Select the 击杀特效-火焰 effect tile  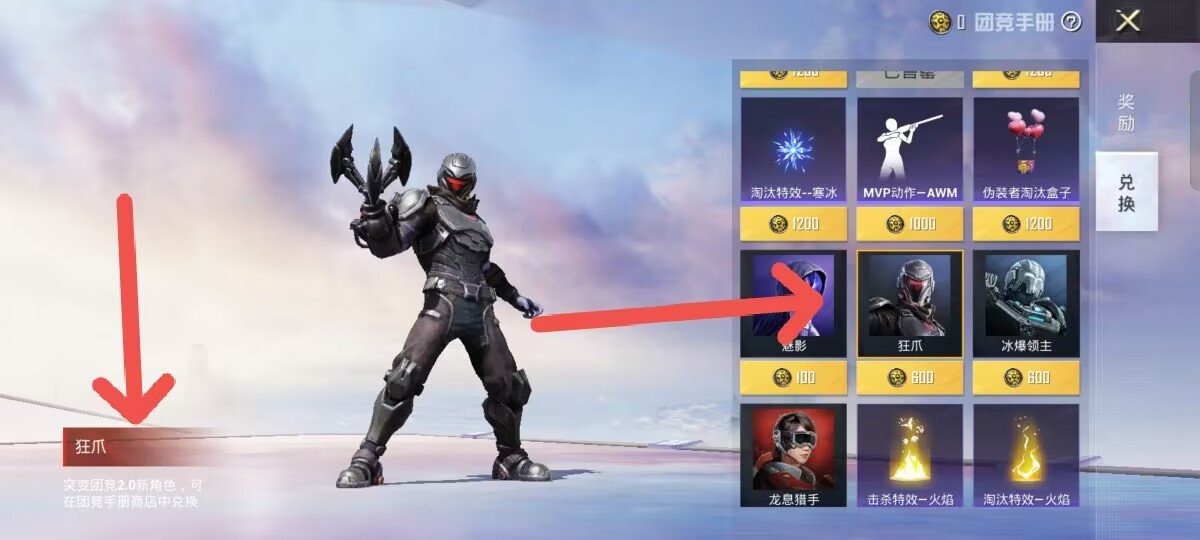point(910,455)
